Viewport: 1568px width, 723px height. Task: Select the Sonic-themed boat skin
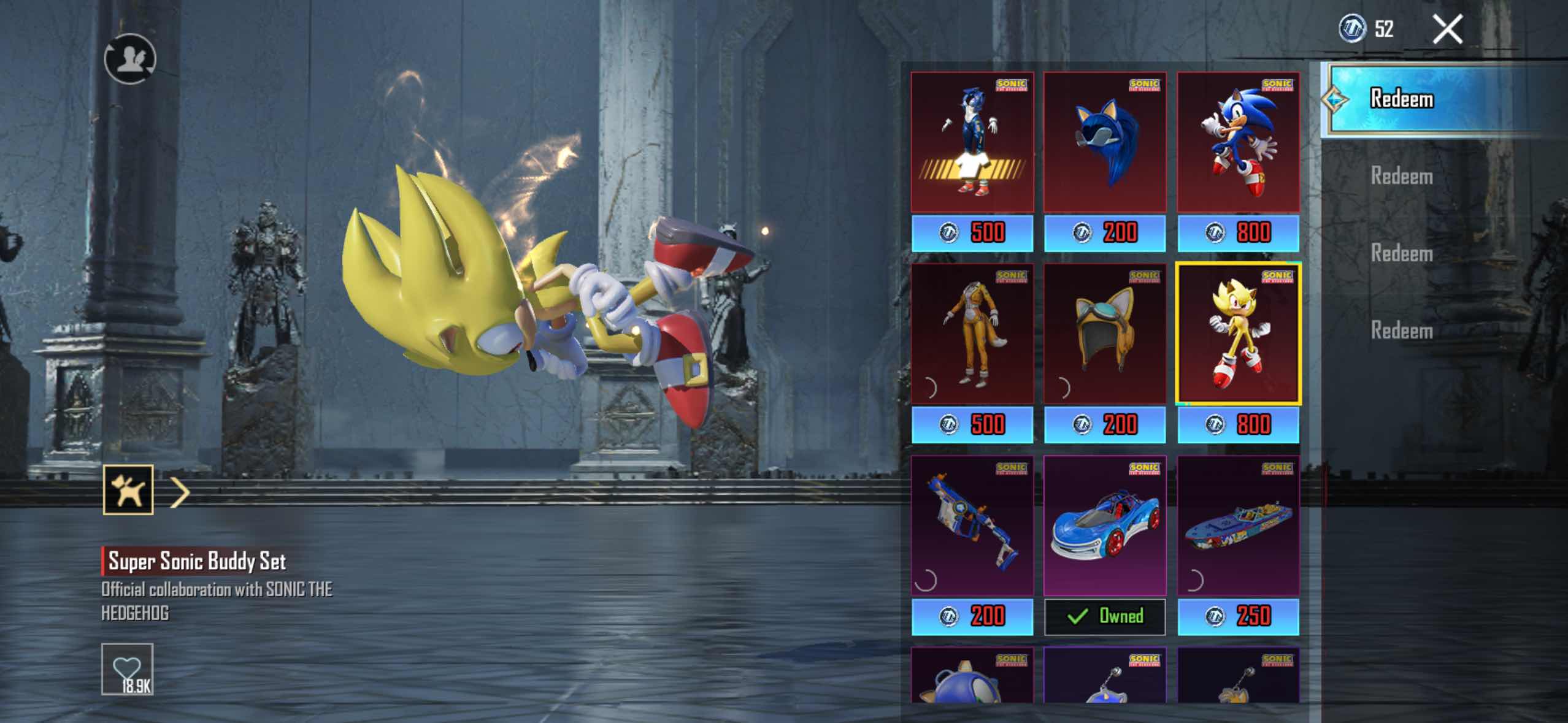point(1237,526)
